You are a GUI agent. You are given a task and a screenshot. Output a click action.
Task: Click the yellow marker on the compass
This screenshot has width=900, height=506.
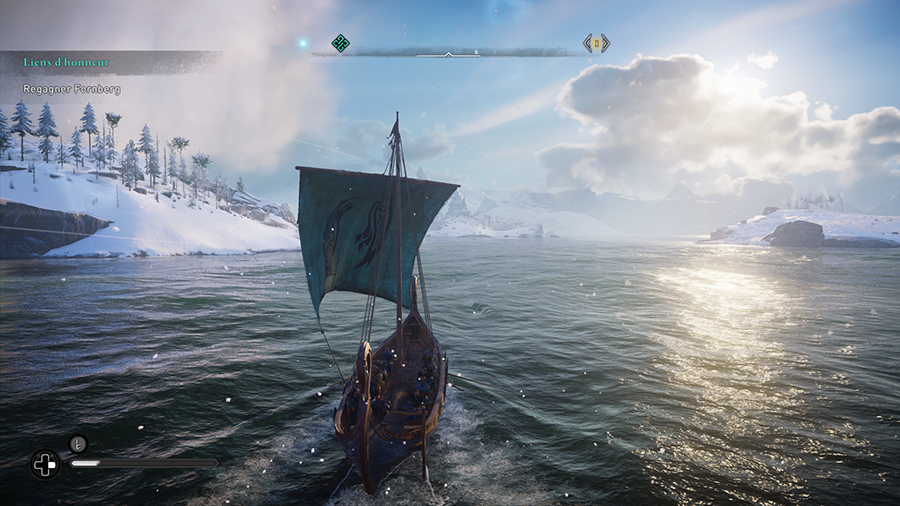tap(596, 43)
